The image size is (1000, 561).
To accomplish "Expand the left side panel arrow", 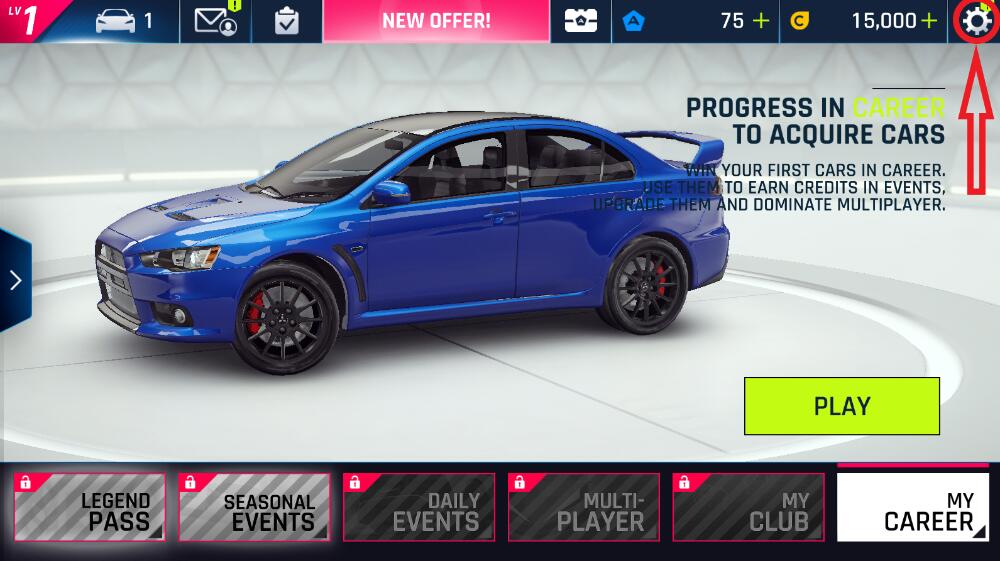I will pos(15,280).
